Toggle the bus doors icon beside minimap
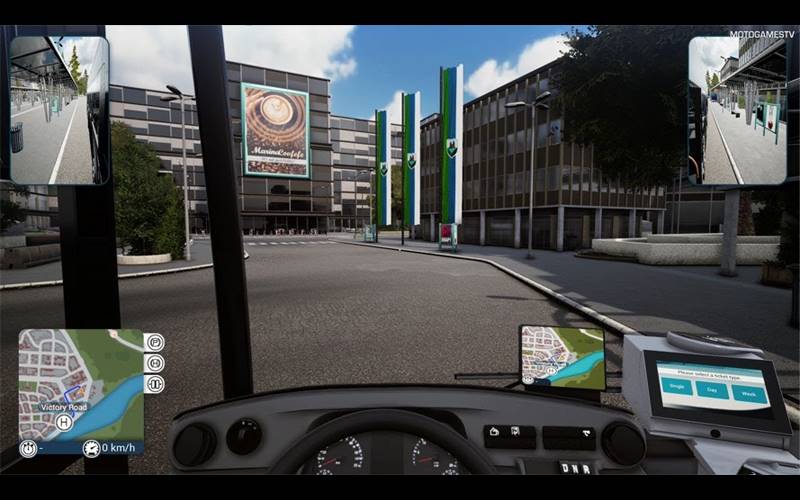The height and width of the screenshot is (500, 800). click(x=155, y=385)
